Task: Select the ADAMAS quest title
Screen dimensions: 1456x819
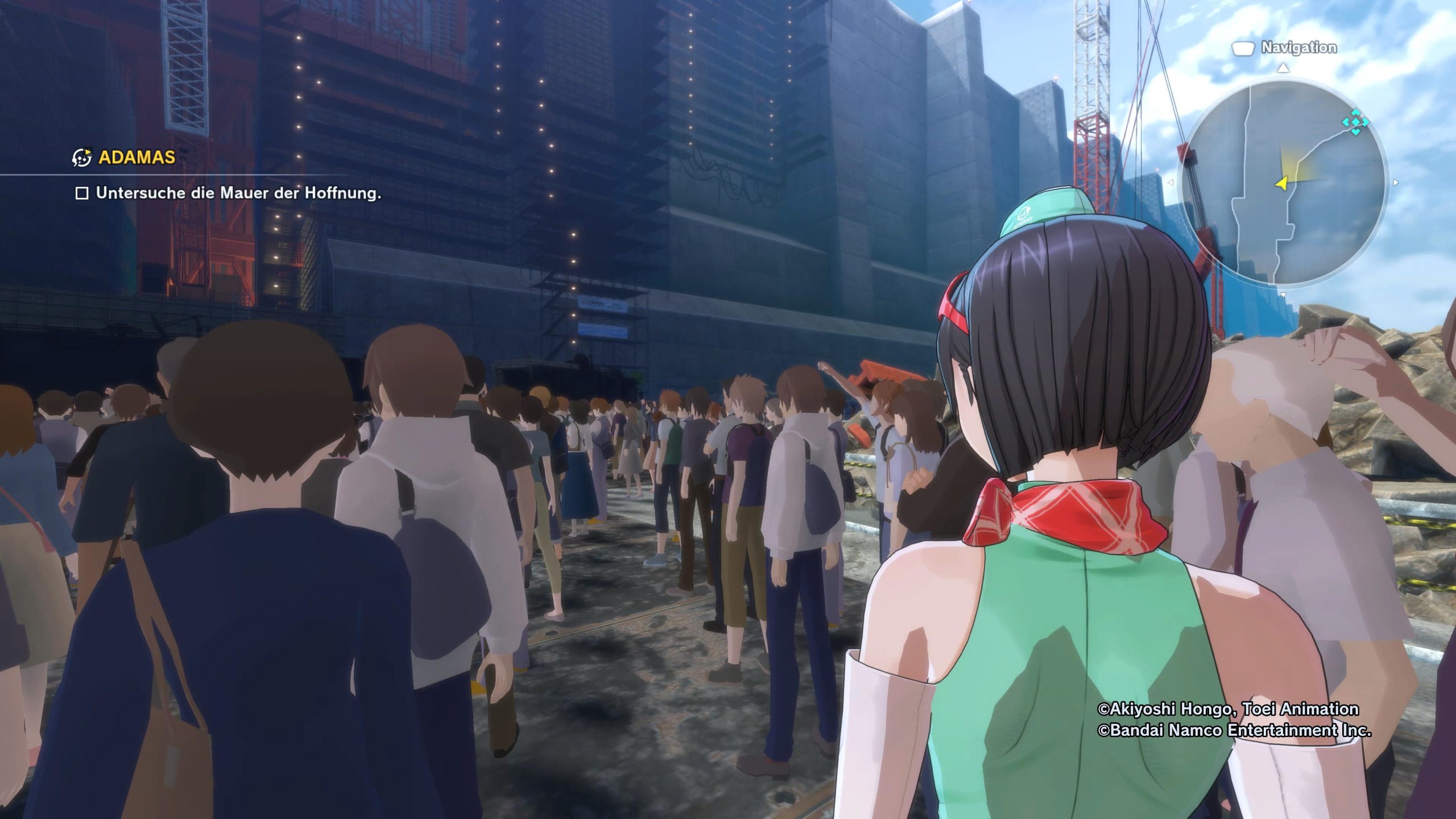Action: [136, 158]
